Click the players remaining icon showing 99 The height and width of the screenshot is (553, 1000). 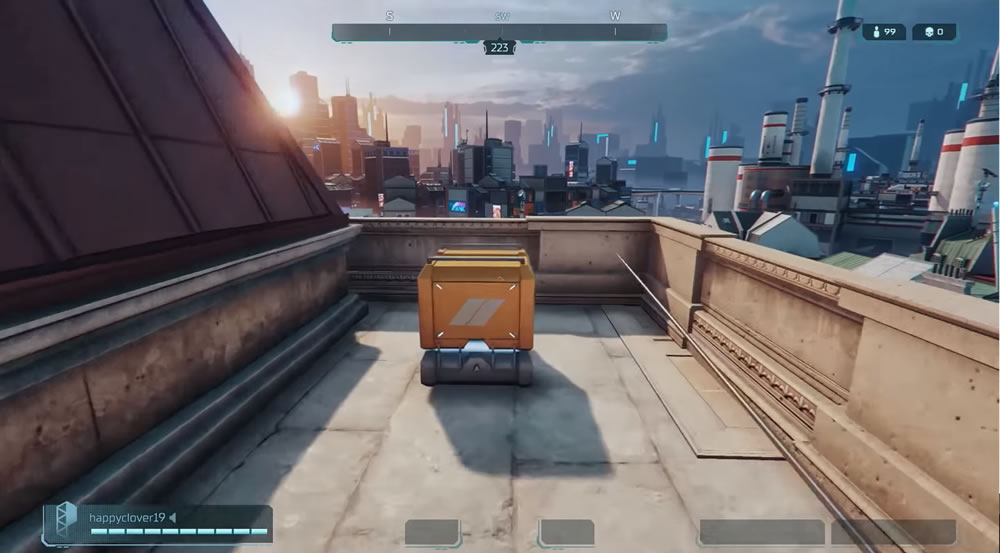876,32
